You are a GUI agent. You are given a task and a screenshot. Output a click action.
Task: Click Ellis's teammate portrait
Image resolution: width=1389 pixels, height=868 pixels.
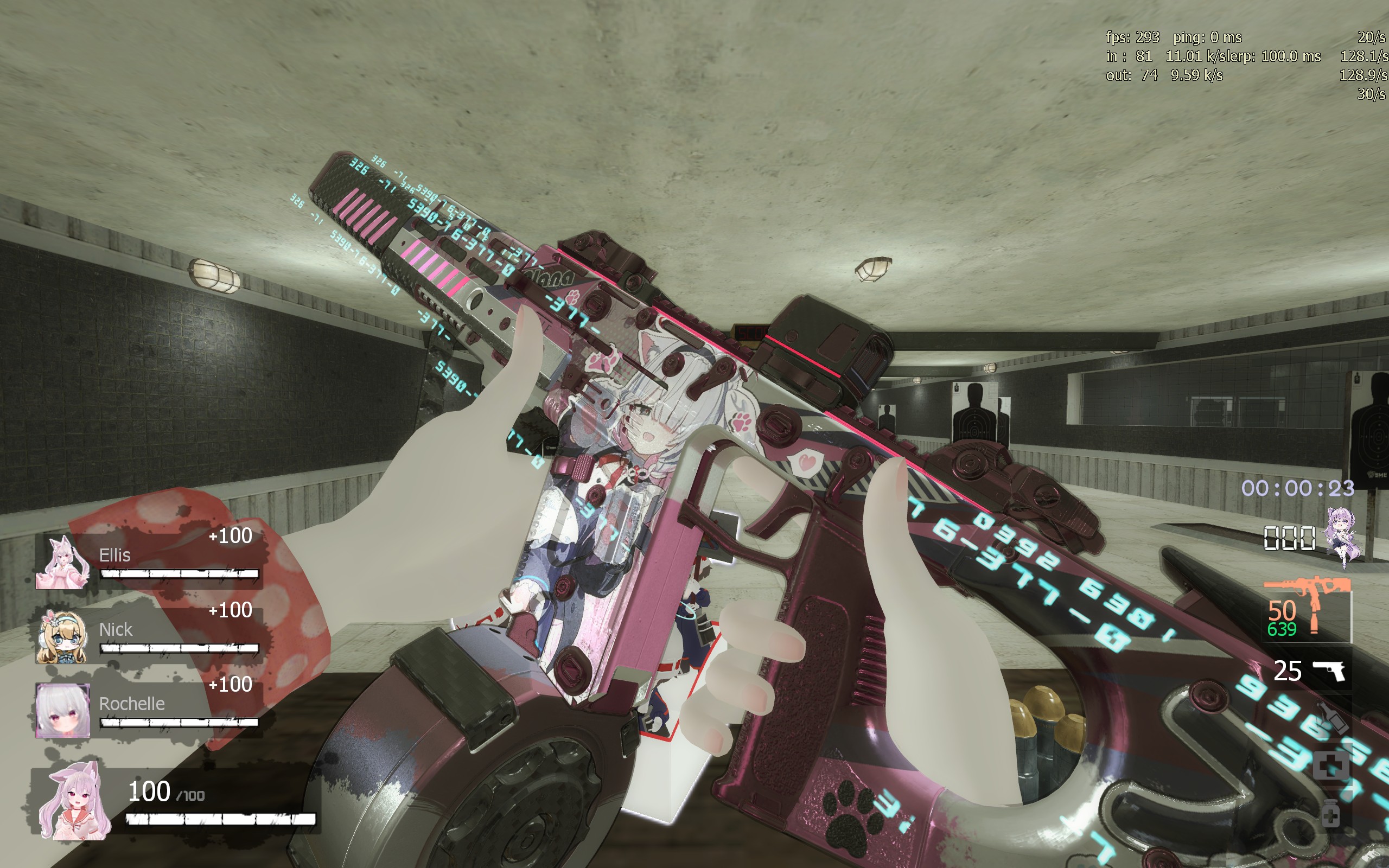62,563
